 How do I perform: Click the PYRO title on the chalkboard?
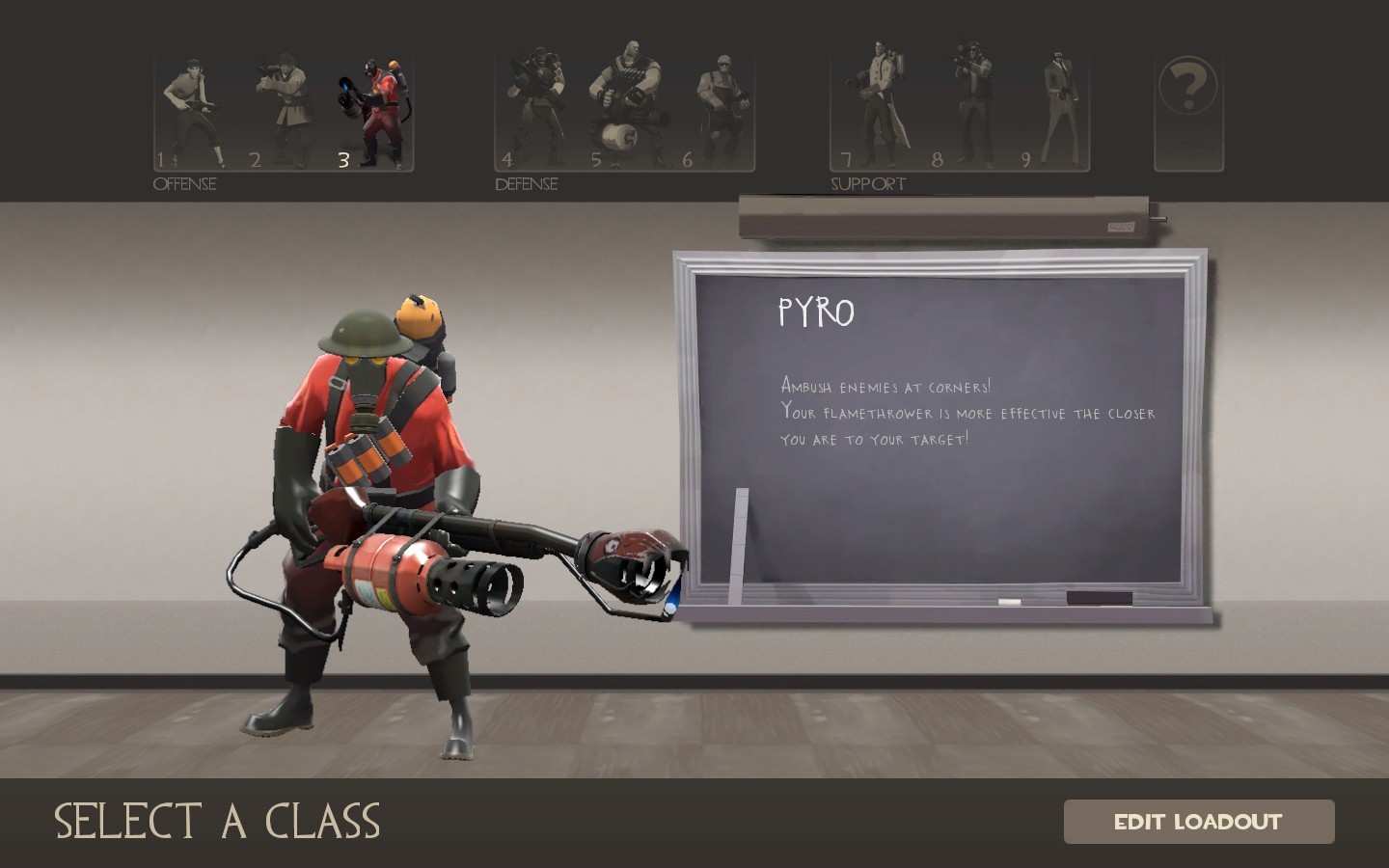coord(816,312)
